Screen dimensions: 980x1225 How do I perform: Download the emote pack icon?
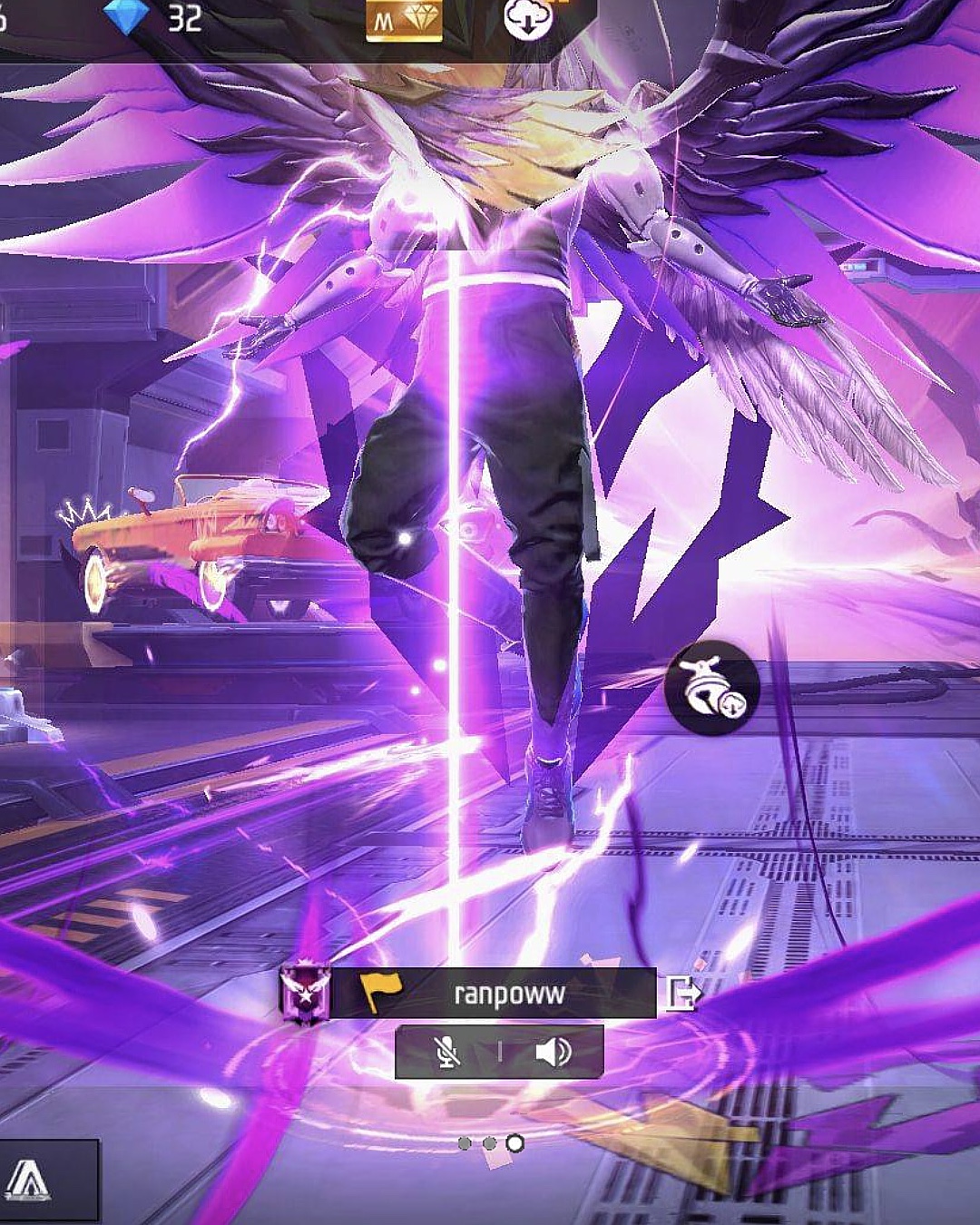point(711,688)
